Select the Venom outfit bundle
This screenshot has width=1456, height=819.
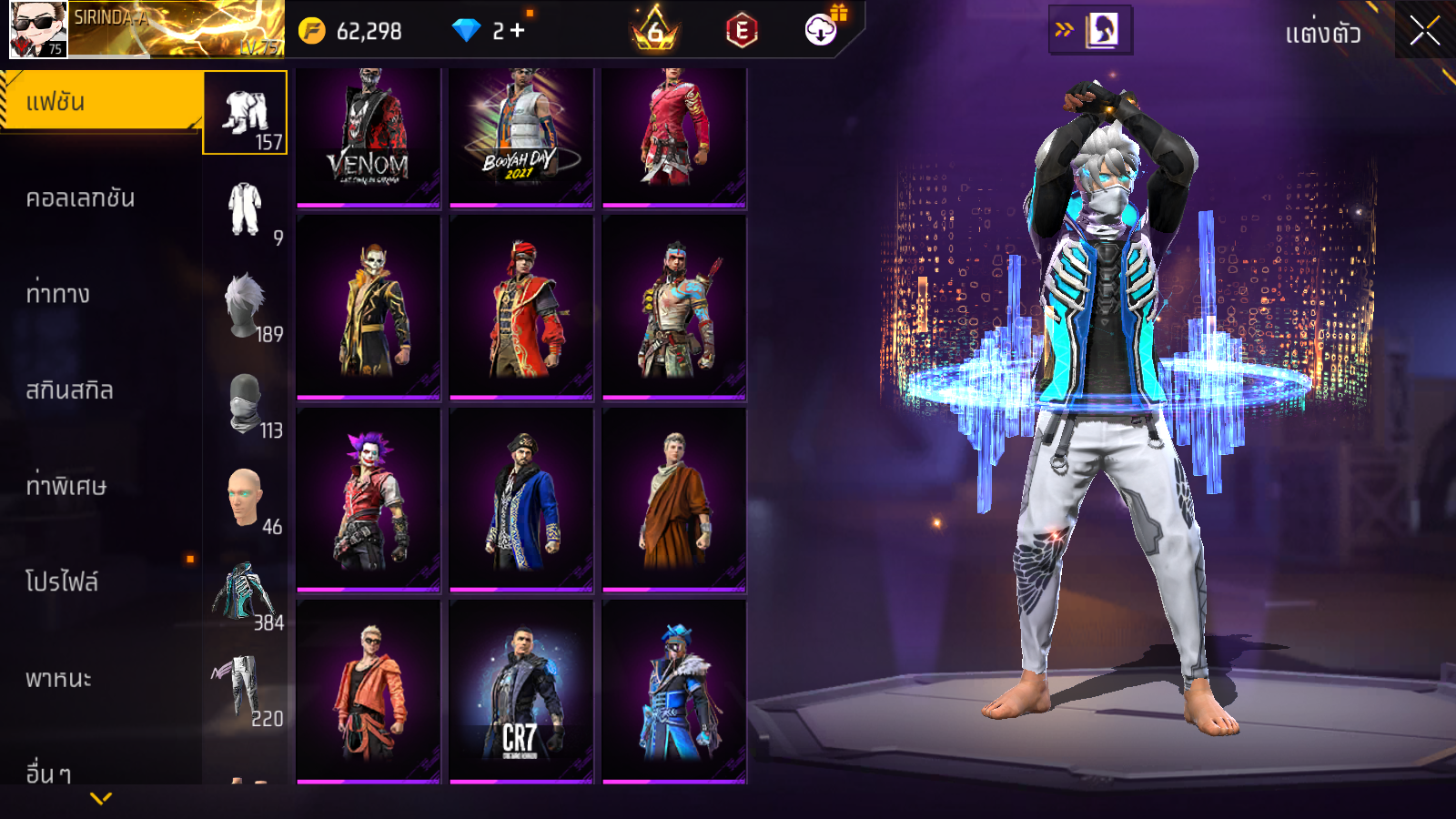[x=369, y=136]
